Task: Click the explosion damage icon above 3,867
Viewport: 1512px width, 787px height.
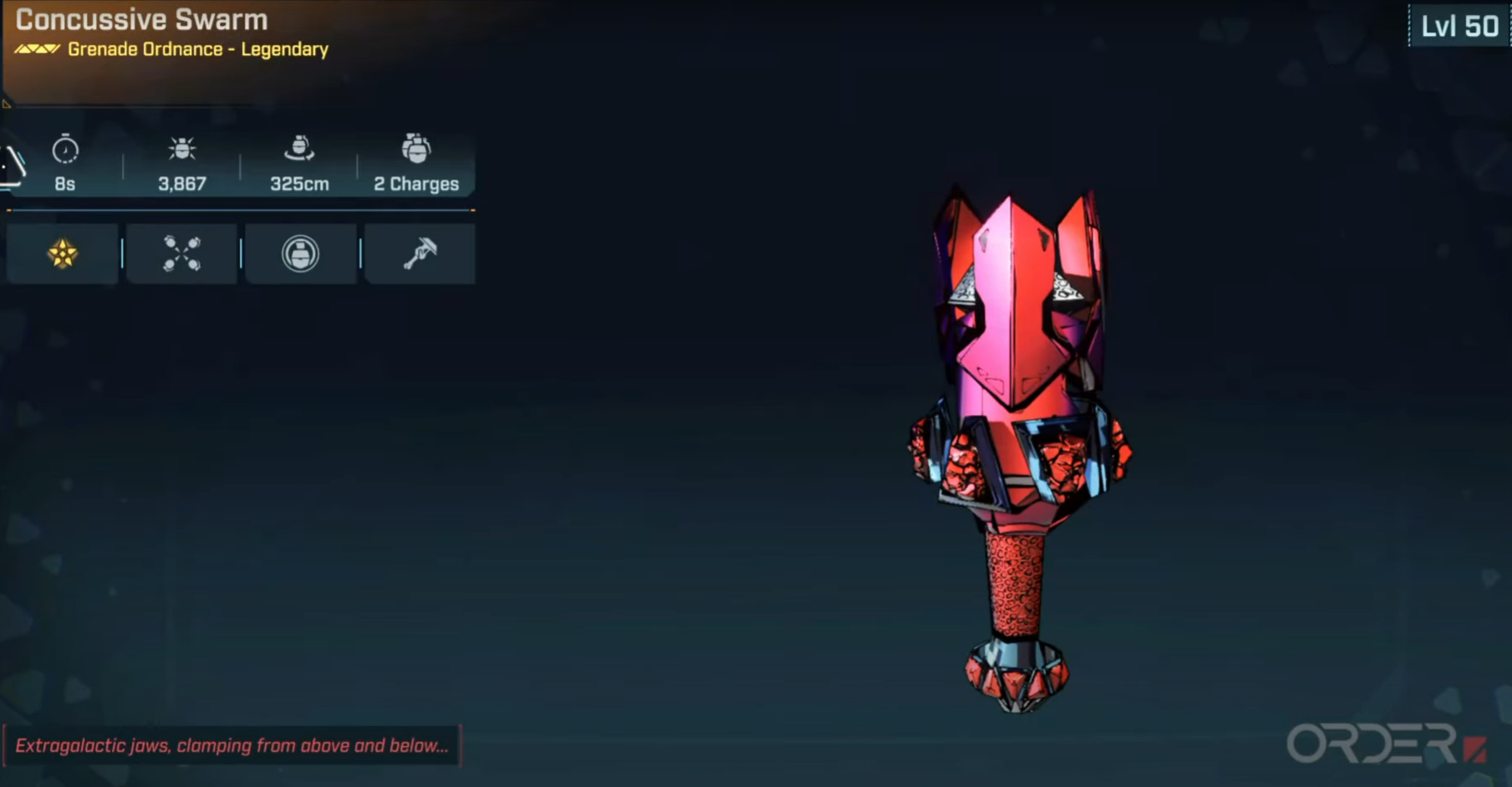Action: 182,152
